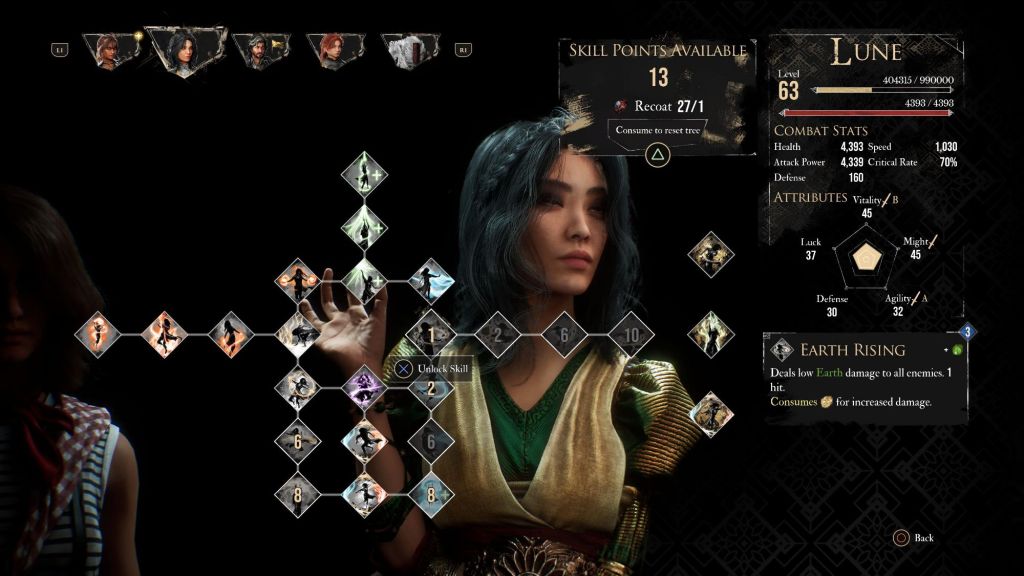Pick the purple-glowing skill node
This screenshot has height=576, width=1024.
coord(364,386)
